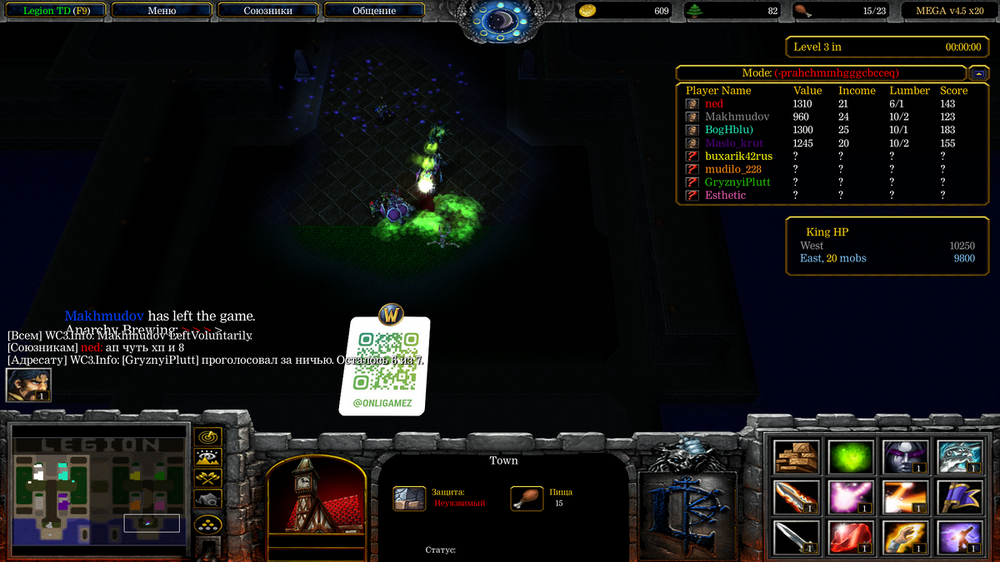Viewport: 1000px width, 562px height.
Task: Toggle minimap creep camps display button
Action: pos(208,499)
